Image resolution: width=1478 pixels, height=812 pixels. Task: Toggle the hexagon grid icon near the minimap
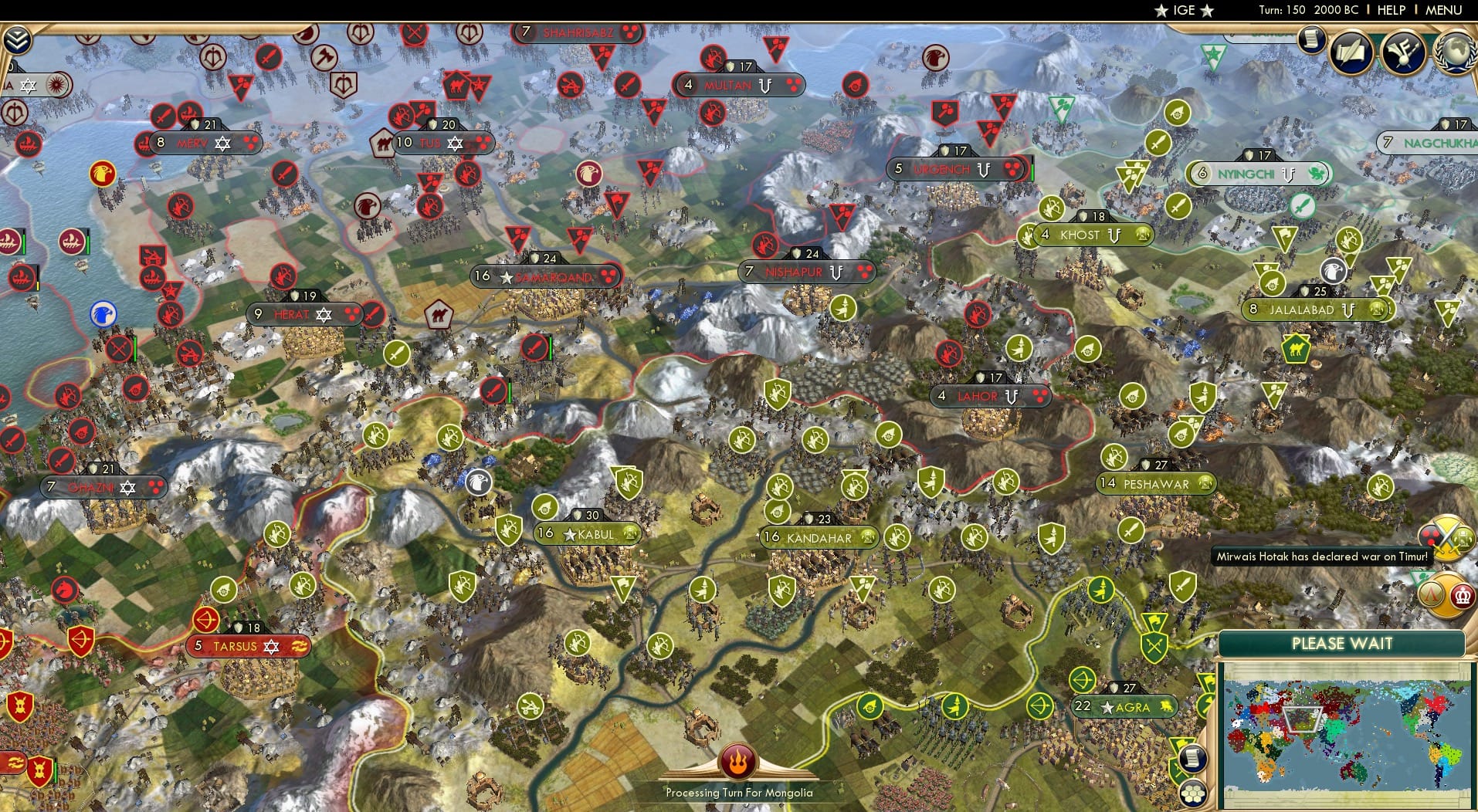coord(1193,794)
